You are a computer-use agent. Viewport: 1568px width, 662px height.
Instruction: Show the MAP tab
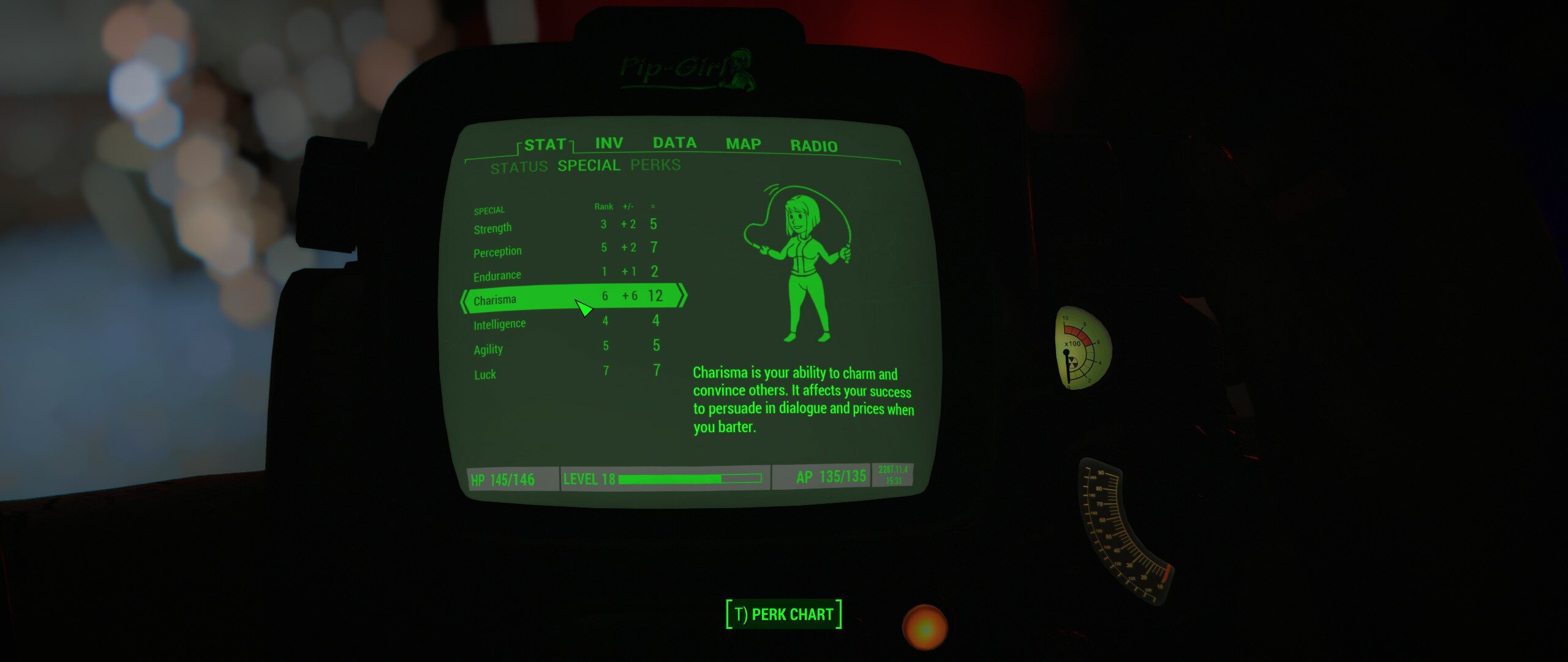click(743, 144)
